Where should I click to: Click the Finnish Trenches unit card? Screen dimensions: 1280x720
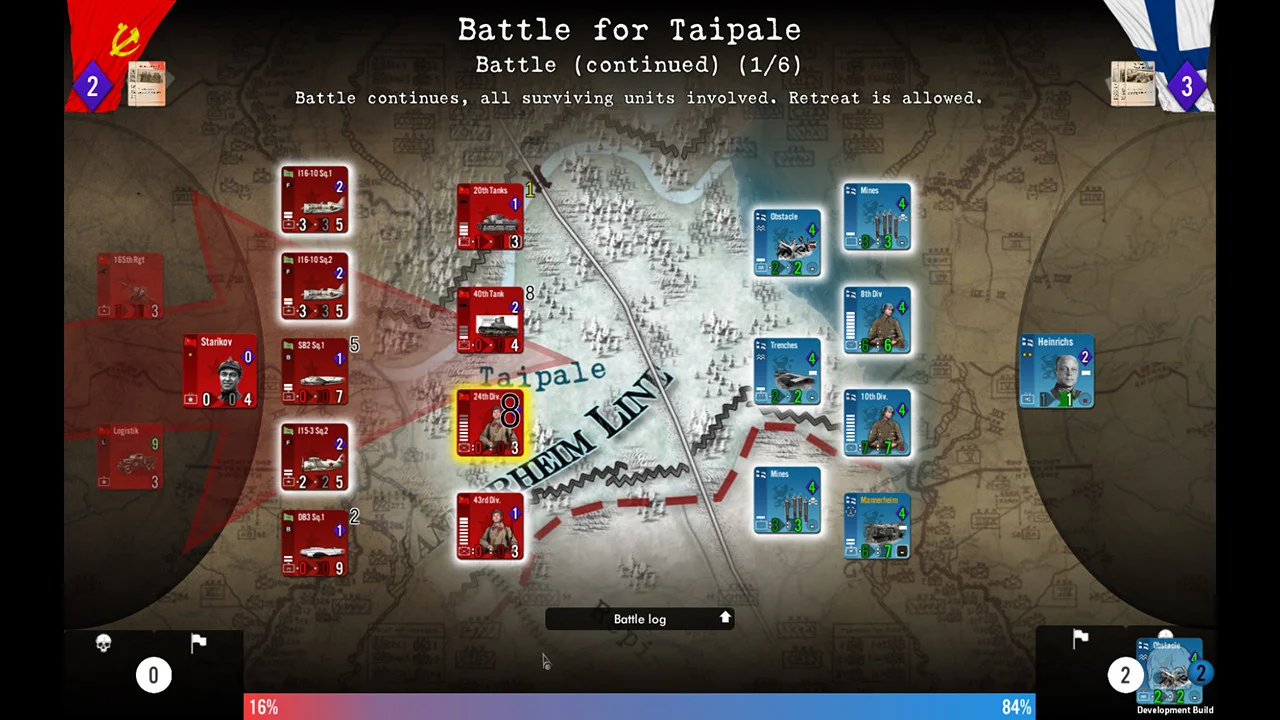point(788,372)
